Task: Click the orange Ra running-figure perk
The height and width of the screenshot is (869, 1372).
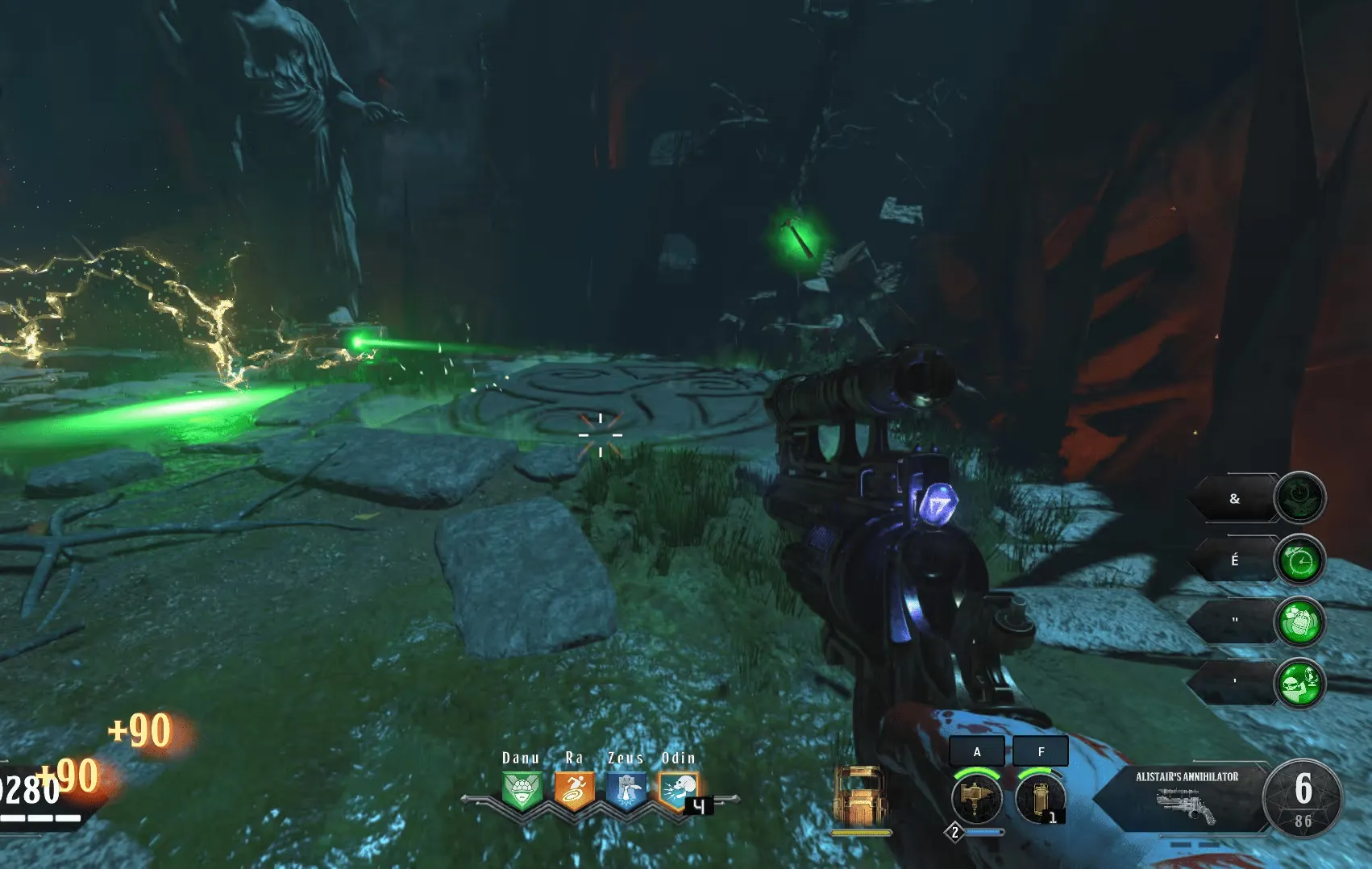Action: pyautogui.click(x=574, y=791)
